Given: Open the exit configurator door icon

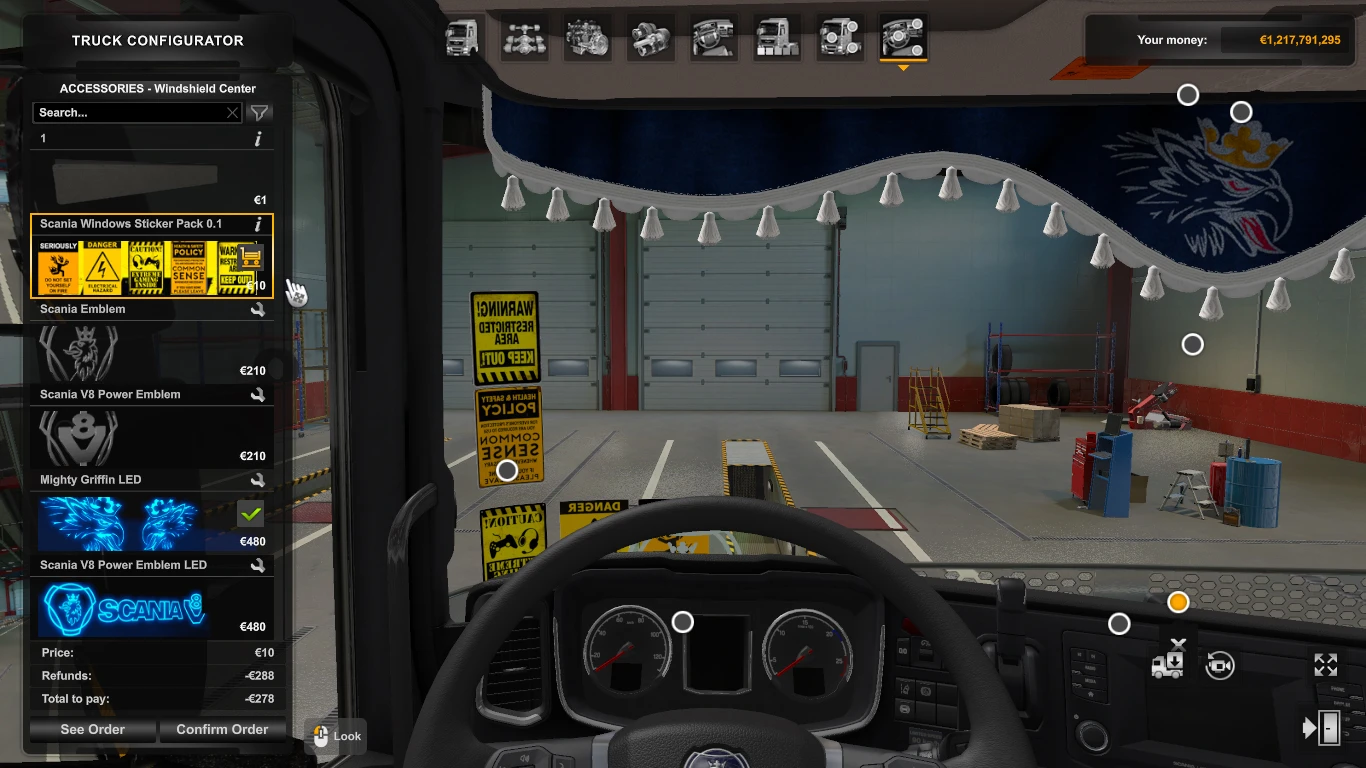Looking at the screenshot, I should click(1330, 727).
